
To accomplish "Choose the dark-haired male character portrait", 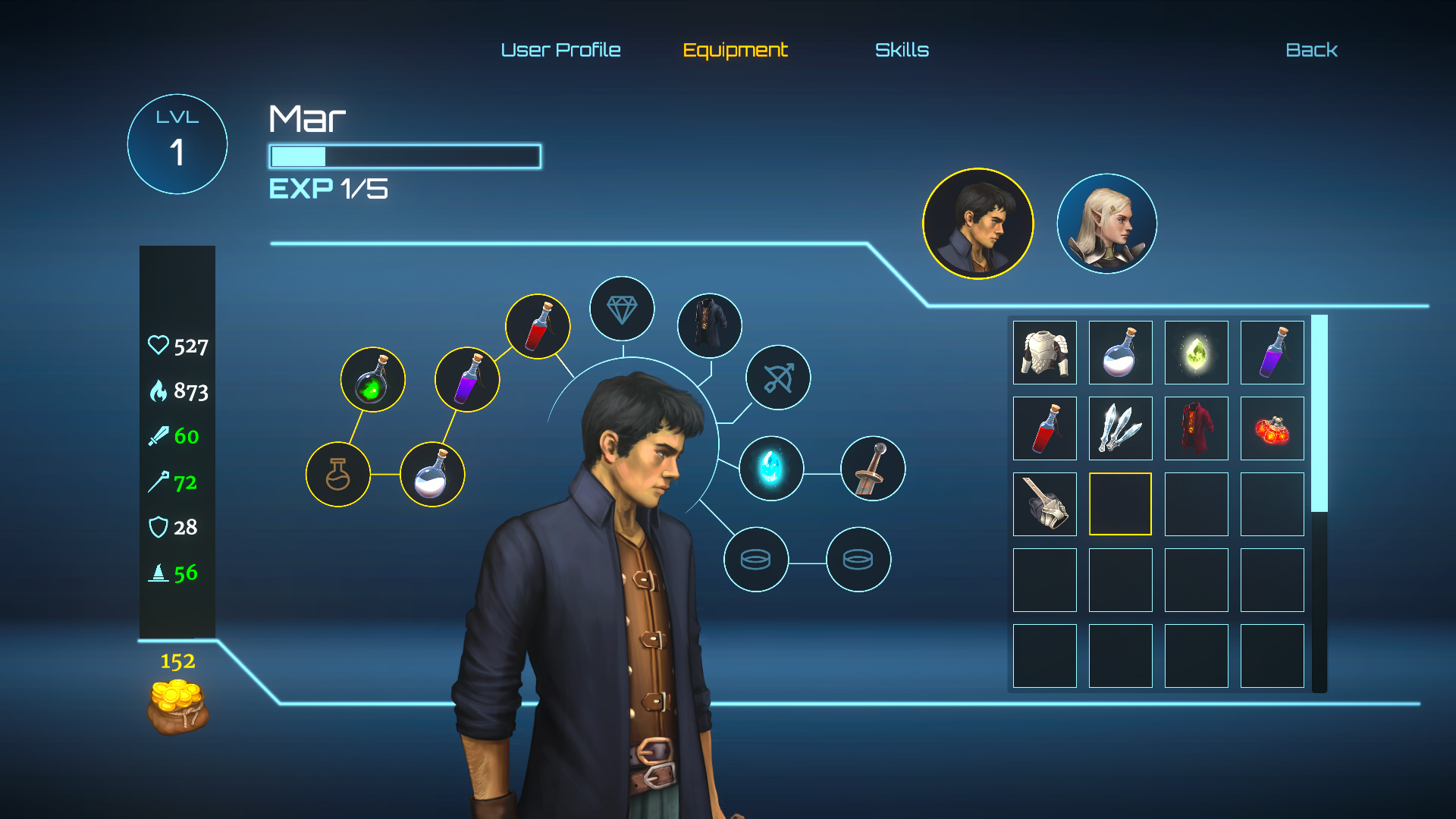I will 977,224.
